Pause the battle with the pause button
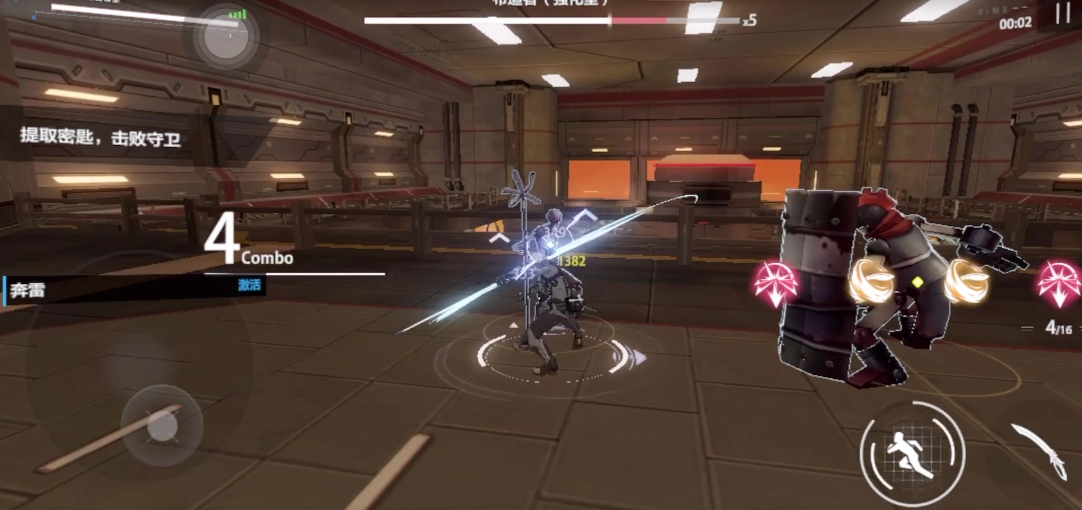Image resolution: width=1082 pixels, height=510 pixels. (x=1061, y=13)
